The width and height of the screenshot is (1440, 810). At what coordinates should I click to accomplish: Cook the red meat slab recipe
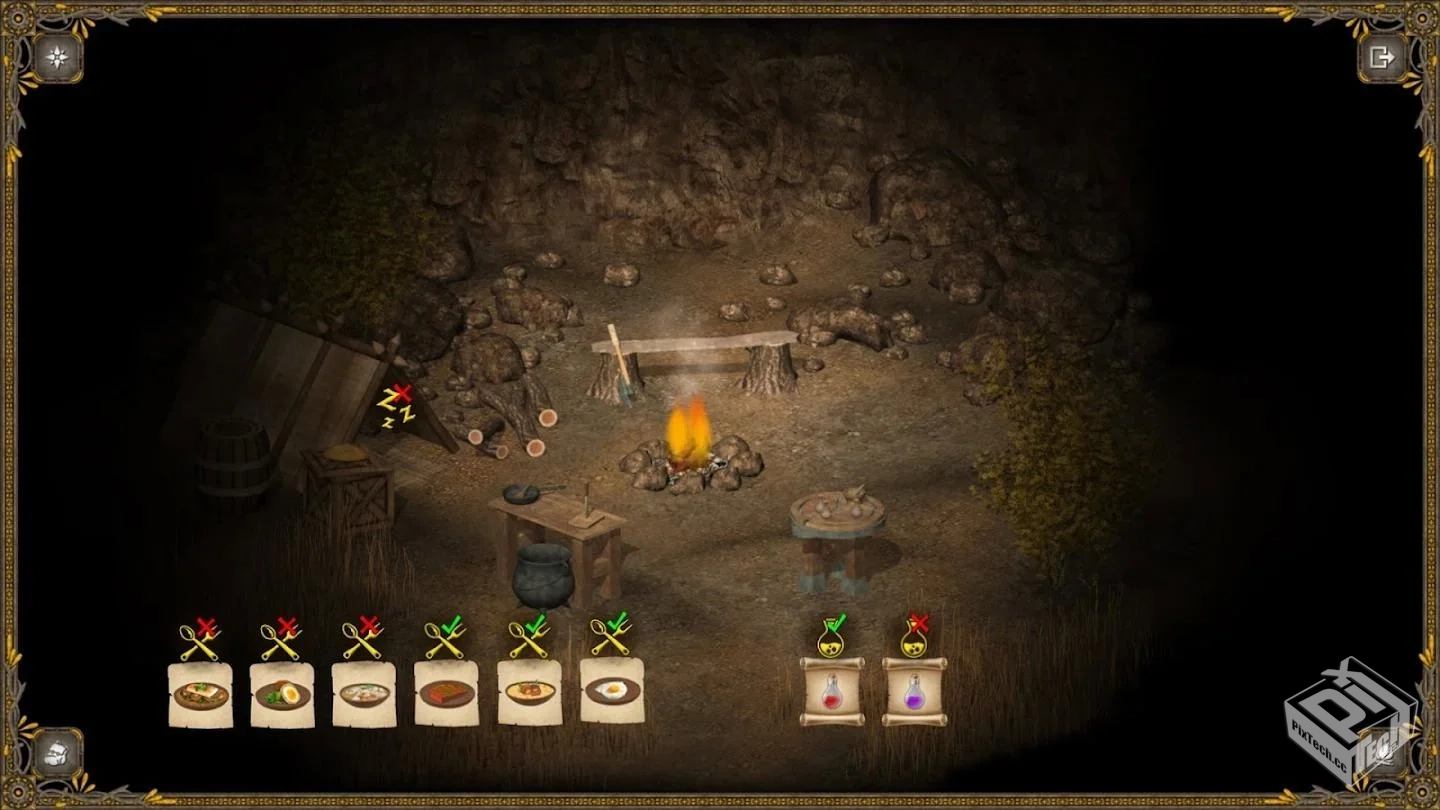click(x=446, y=694)
